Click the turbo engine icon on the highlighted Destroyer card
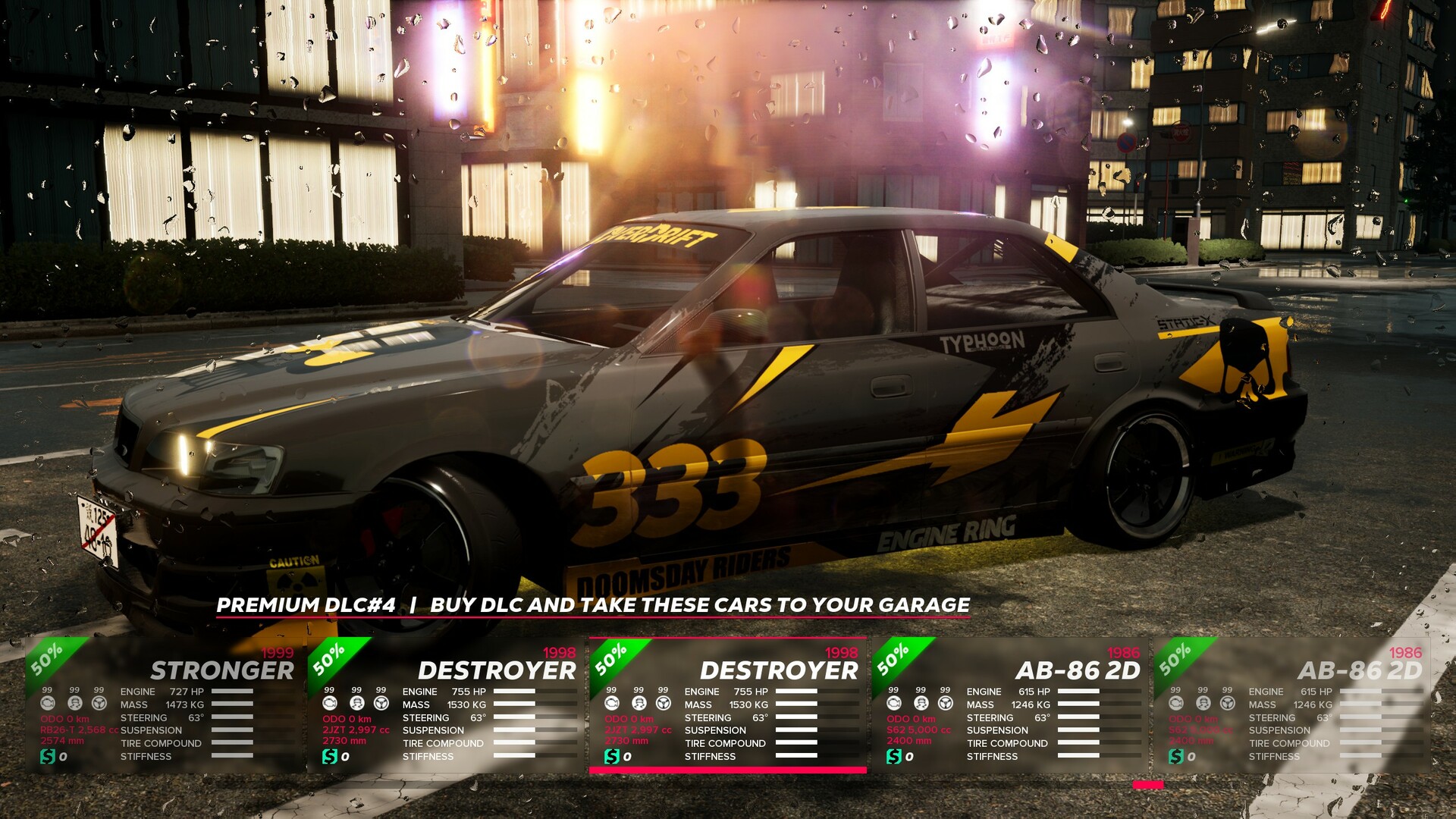The width and height of the screenshot is (1456, 819). click(x=612, y=704)
